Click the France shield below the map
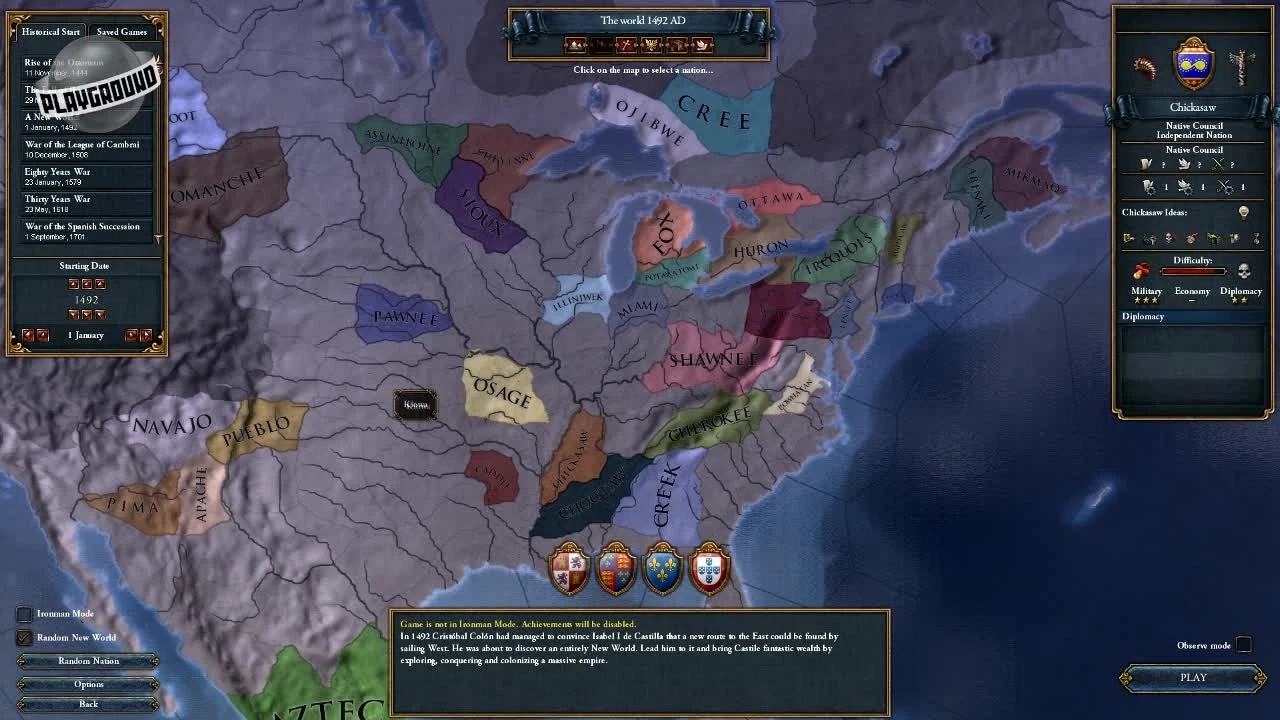 coord(663,570)
